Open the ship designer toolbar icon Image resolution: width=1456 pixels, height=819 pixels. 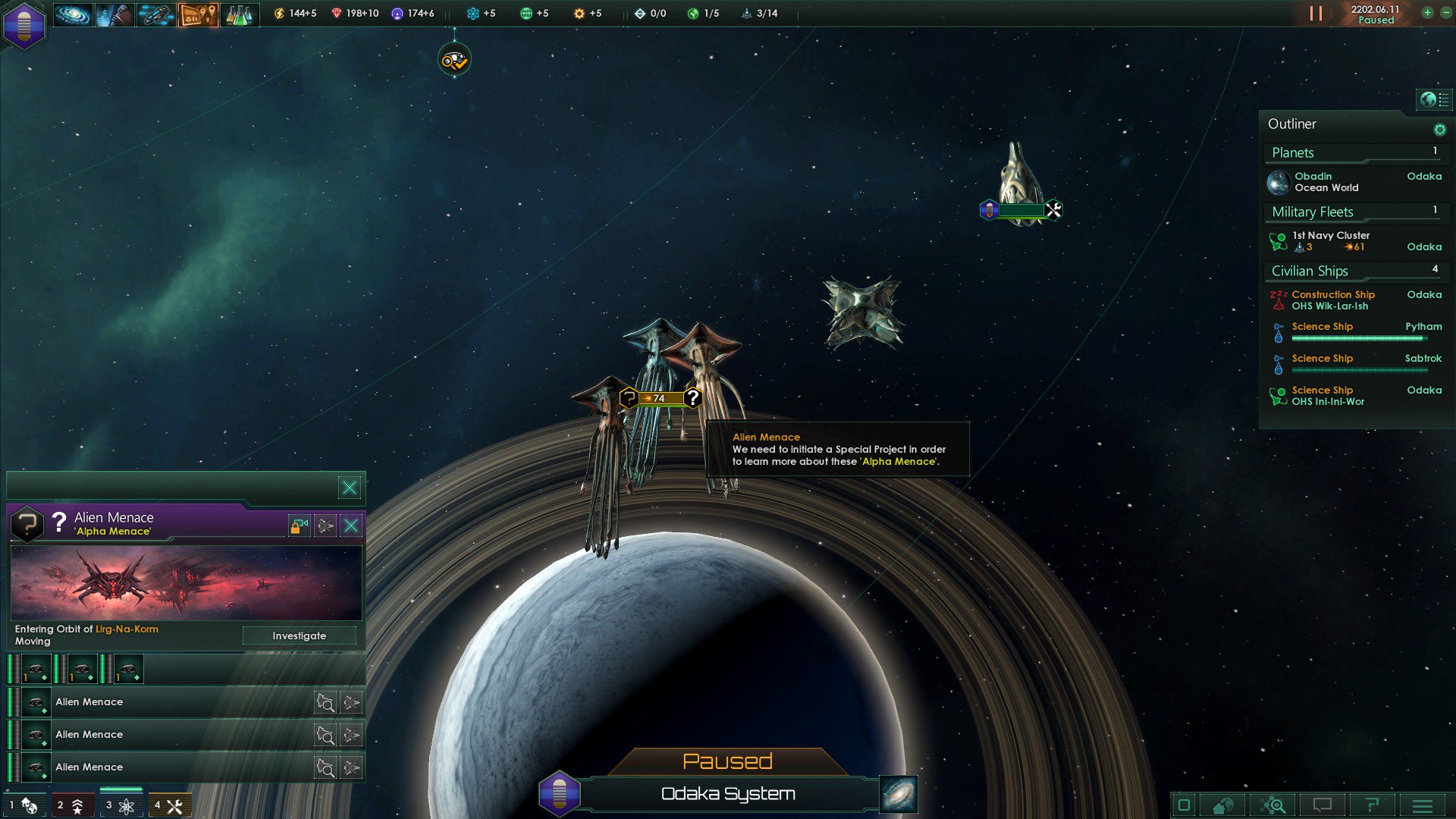[155, 14]
